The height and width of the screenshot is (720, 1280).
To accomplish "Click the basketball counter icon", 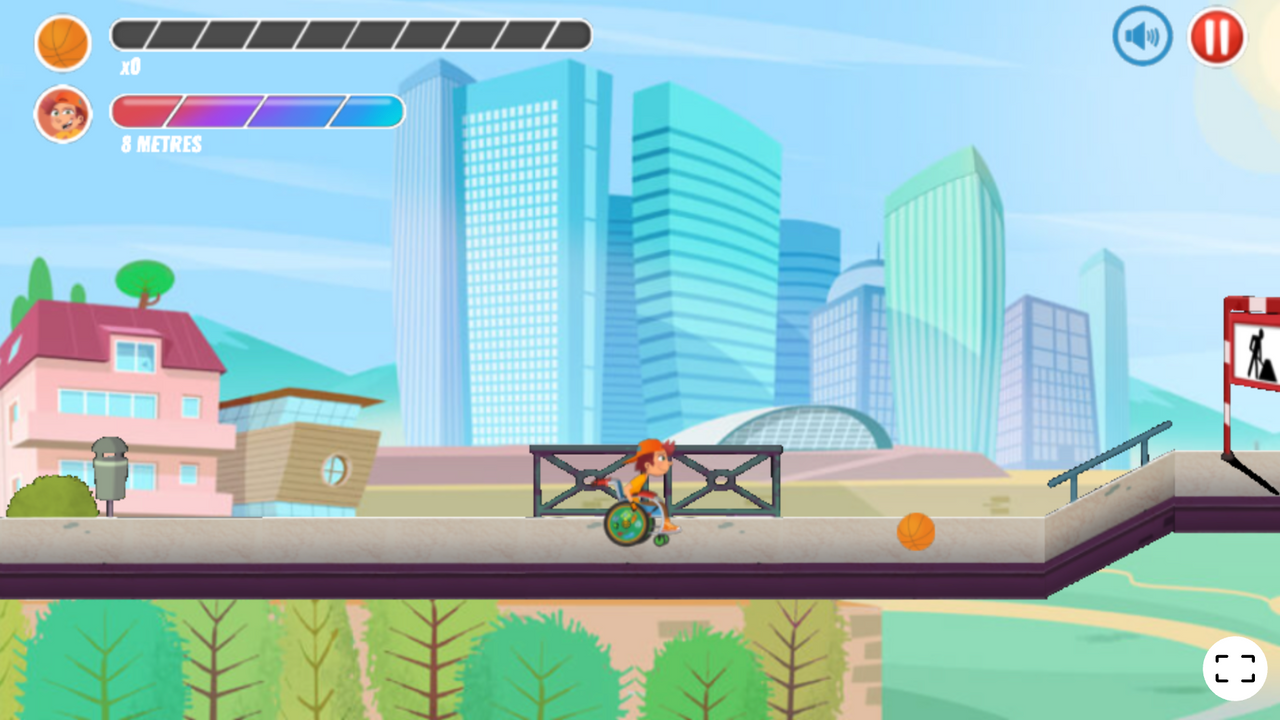I will [63, 44].
